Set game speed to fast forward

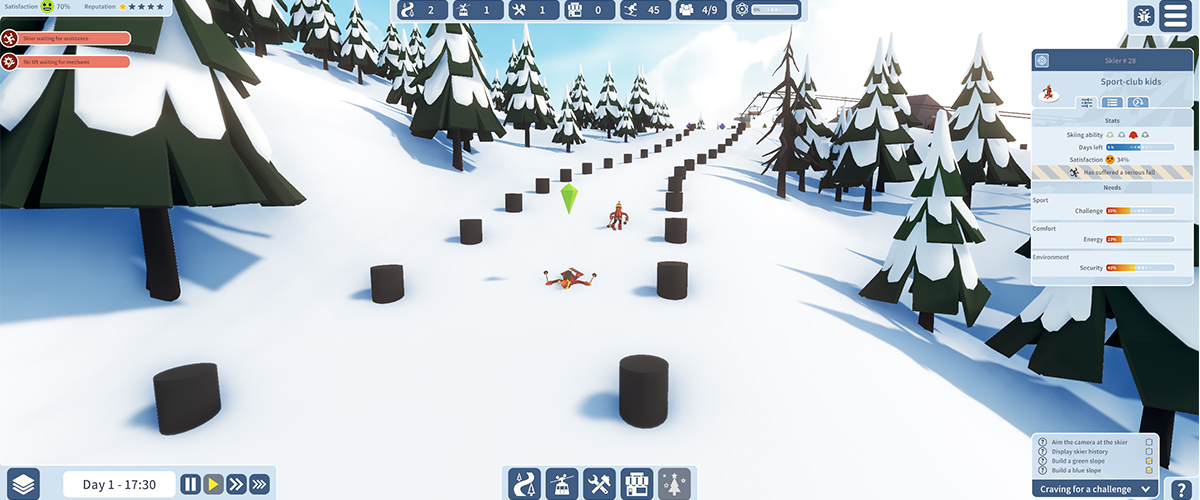click(x=236, y=485)
